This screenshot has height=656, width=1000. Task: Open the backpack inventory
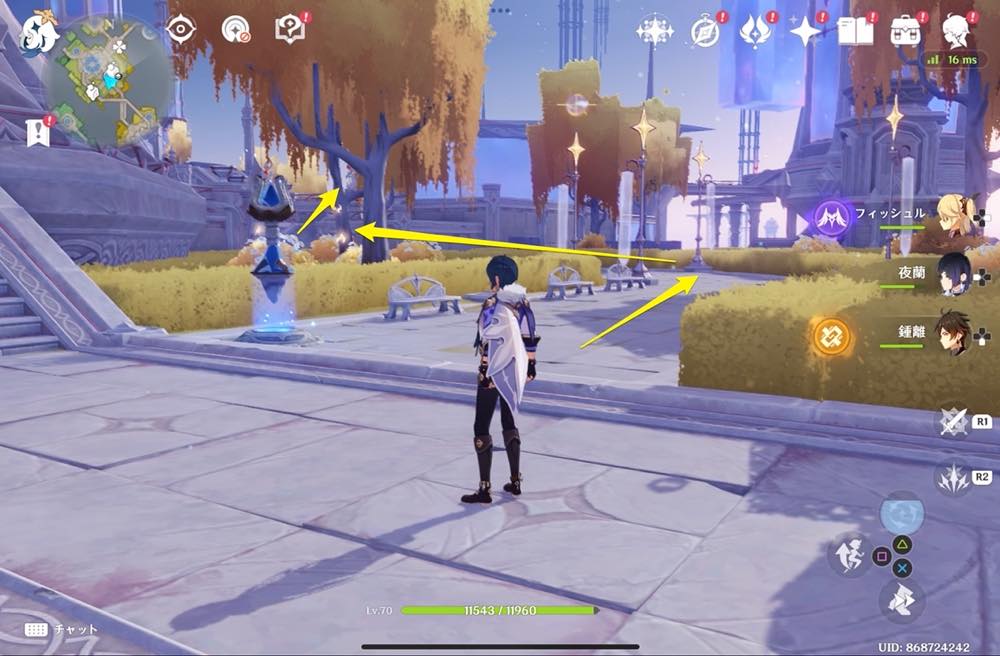[906, 30]
